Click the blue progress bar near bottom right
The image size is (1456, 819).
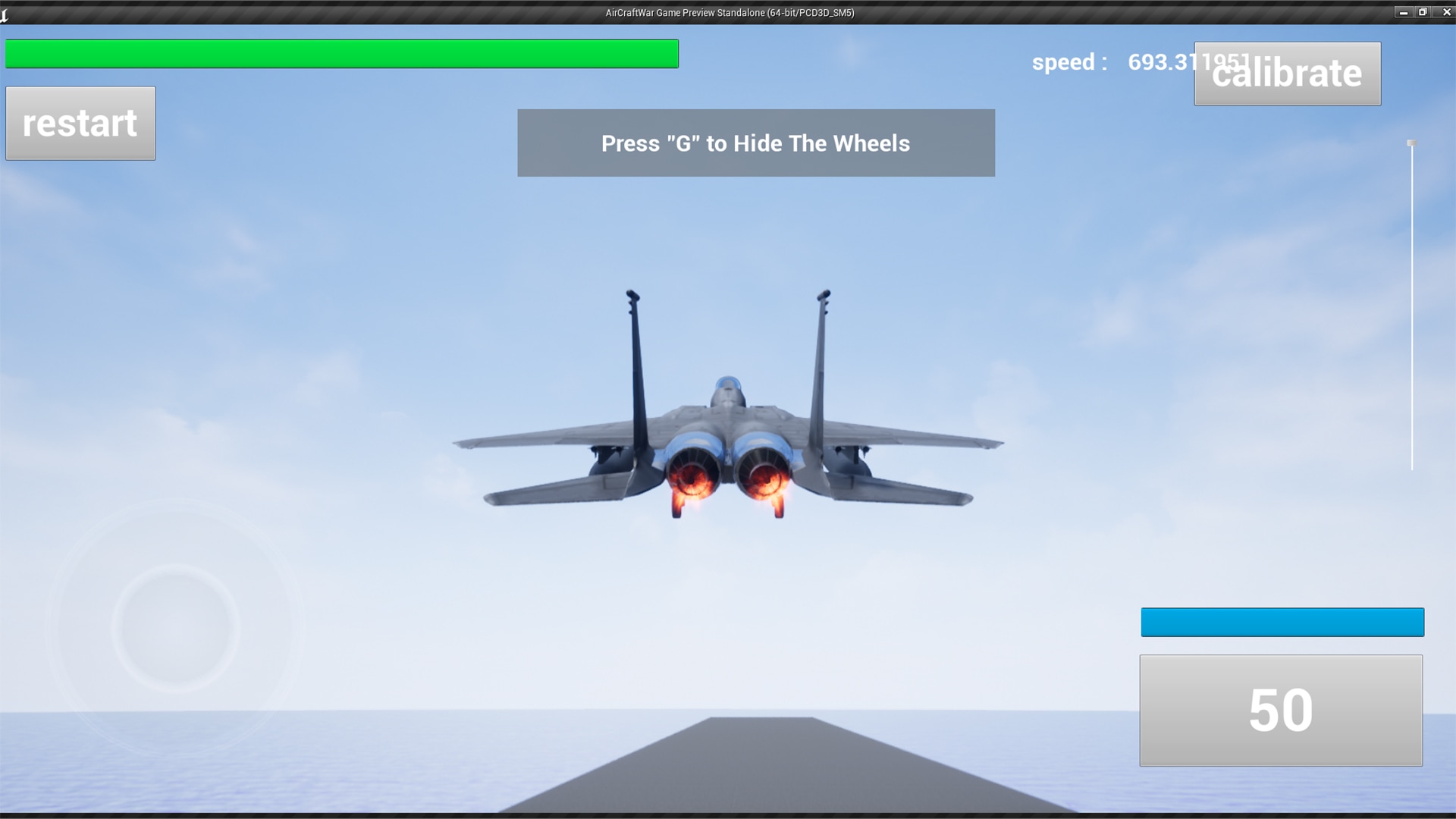(1282, 622)
